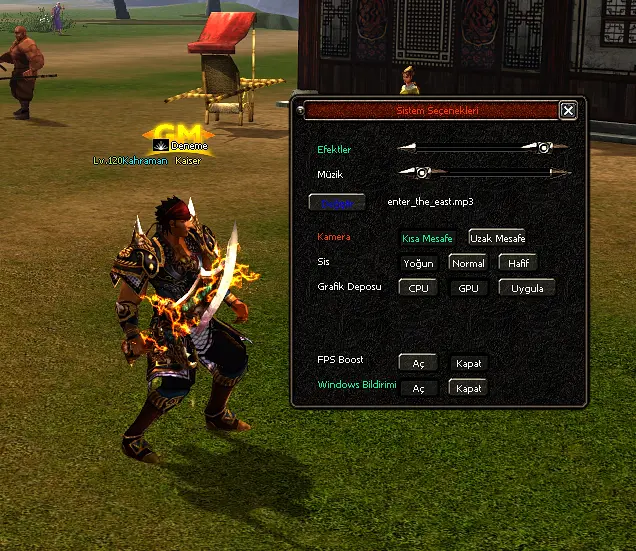Image resolution: width=636 pixels, height=551 pixels.
Task: Enable Windows Bildirimi with Aç
Action: point(418,388)
